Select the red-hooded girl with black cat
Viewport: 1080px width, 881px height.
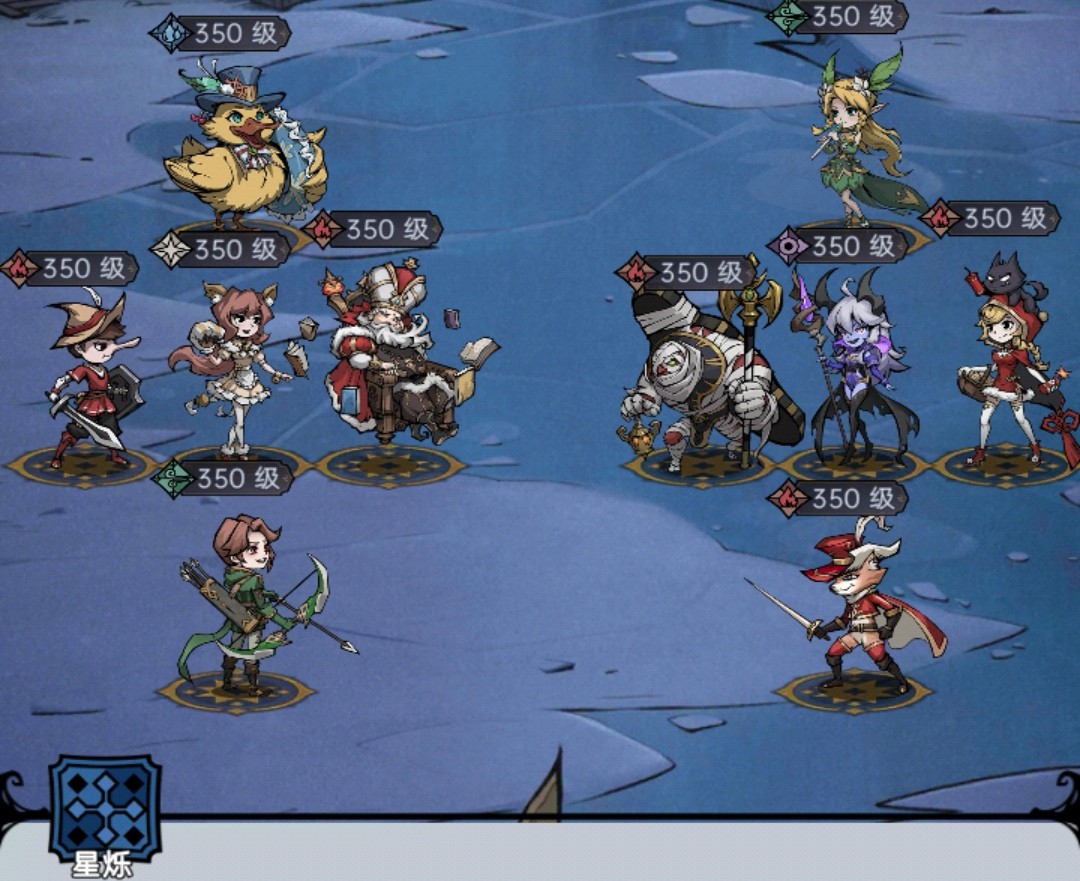pyautogui.click(x=1005, y=365)
